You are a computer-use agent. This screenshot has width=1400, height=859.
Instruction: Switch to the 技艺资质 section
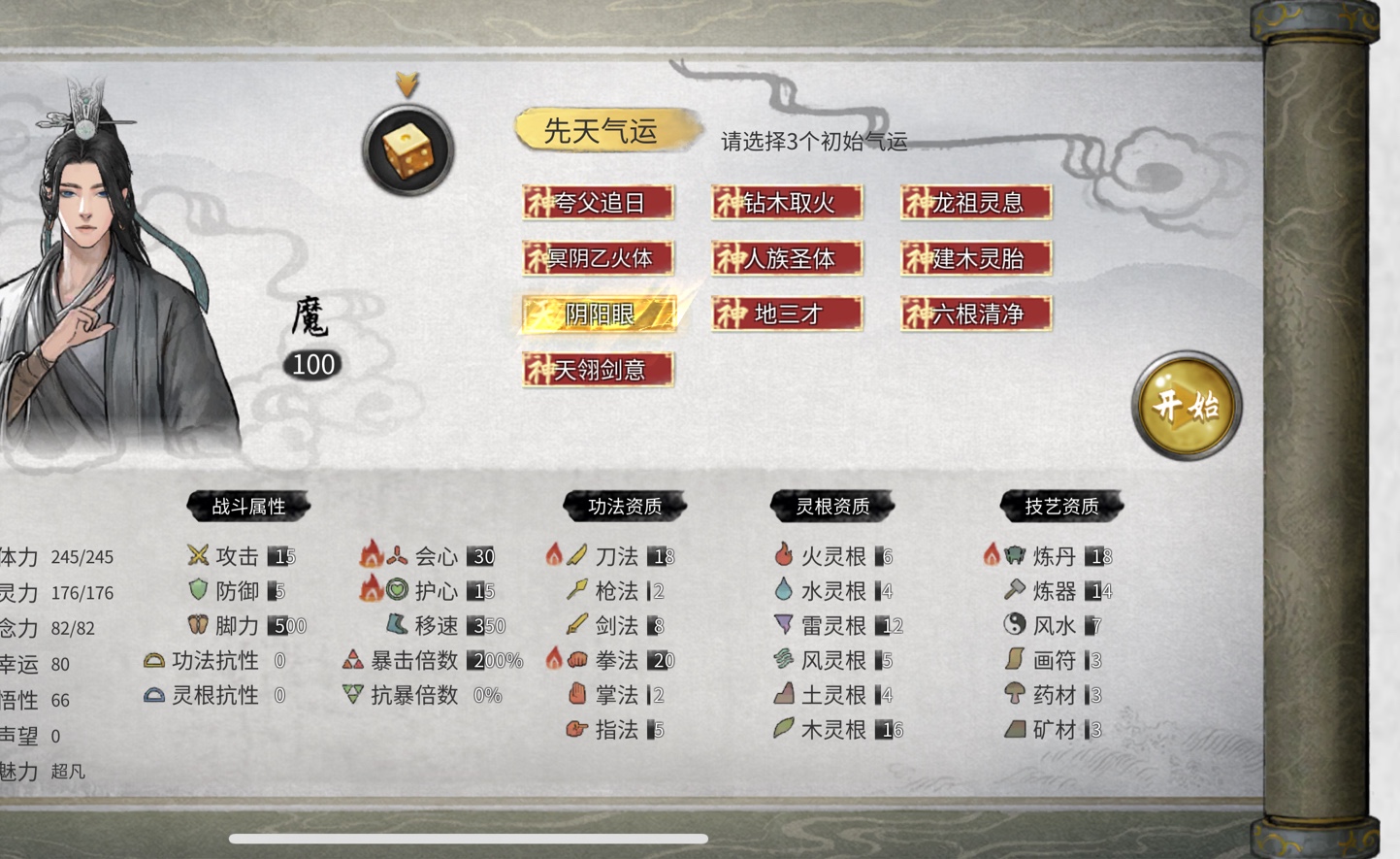[1061, 506]
